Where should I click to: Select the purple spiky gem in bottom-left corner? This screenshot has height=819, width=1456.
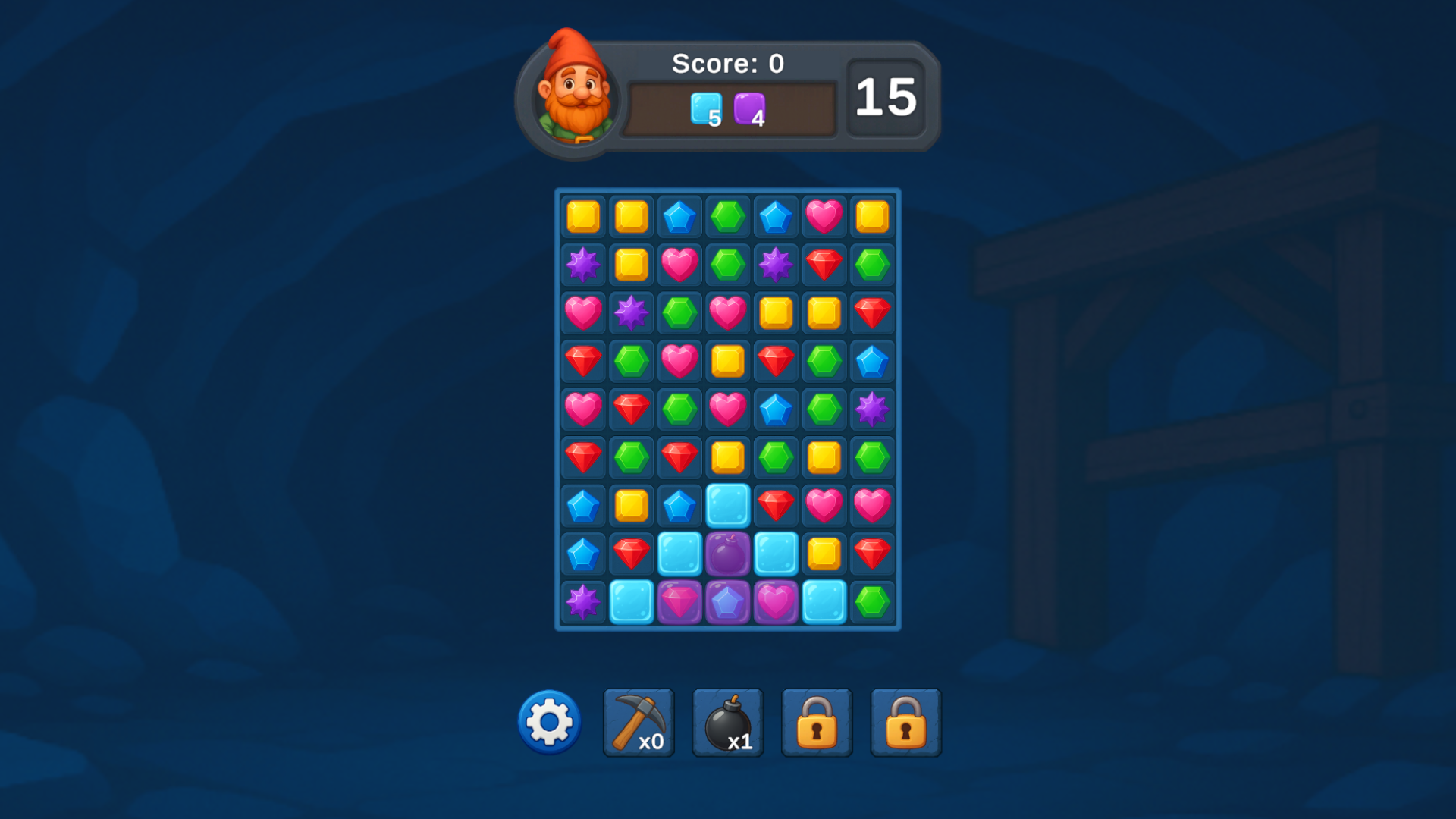[582, 601]
